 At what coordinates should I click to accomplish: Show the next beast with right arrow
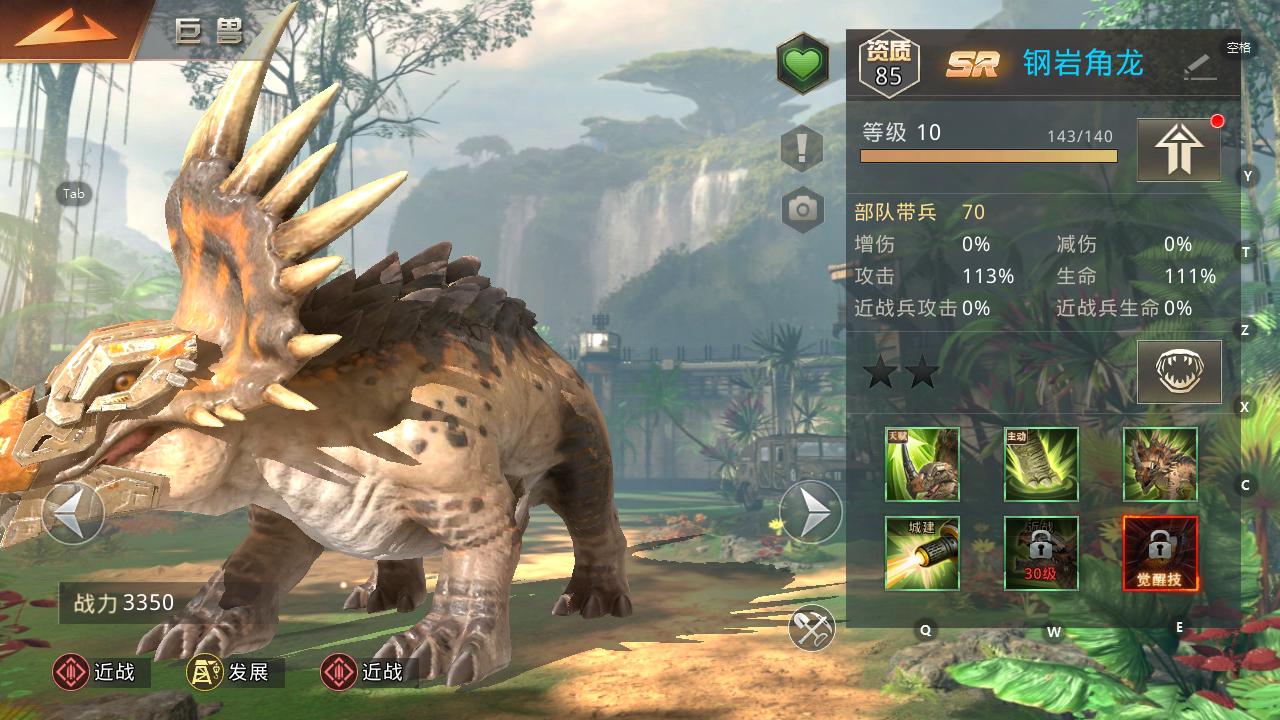point(810,513)
